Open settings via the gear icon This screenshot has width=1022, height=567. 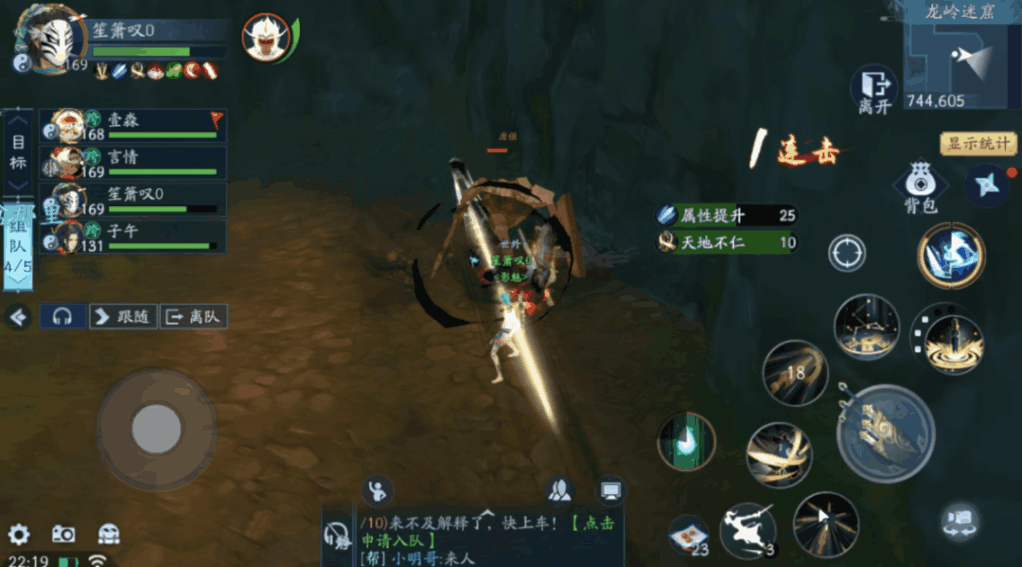(19, 534)
